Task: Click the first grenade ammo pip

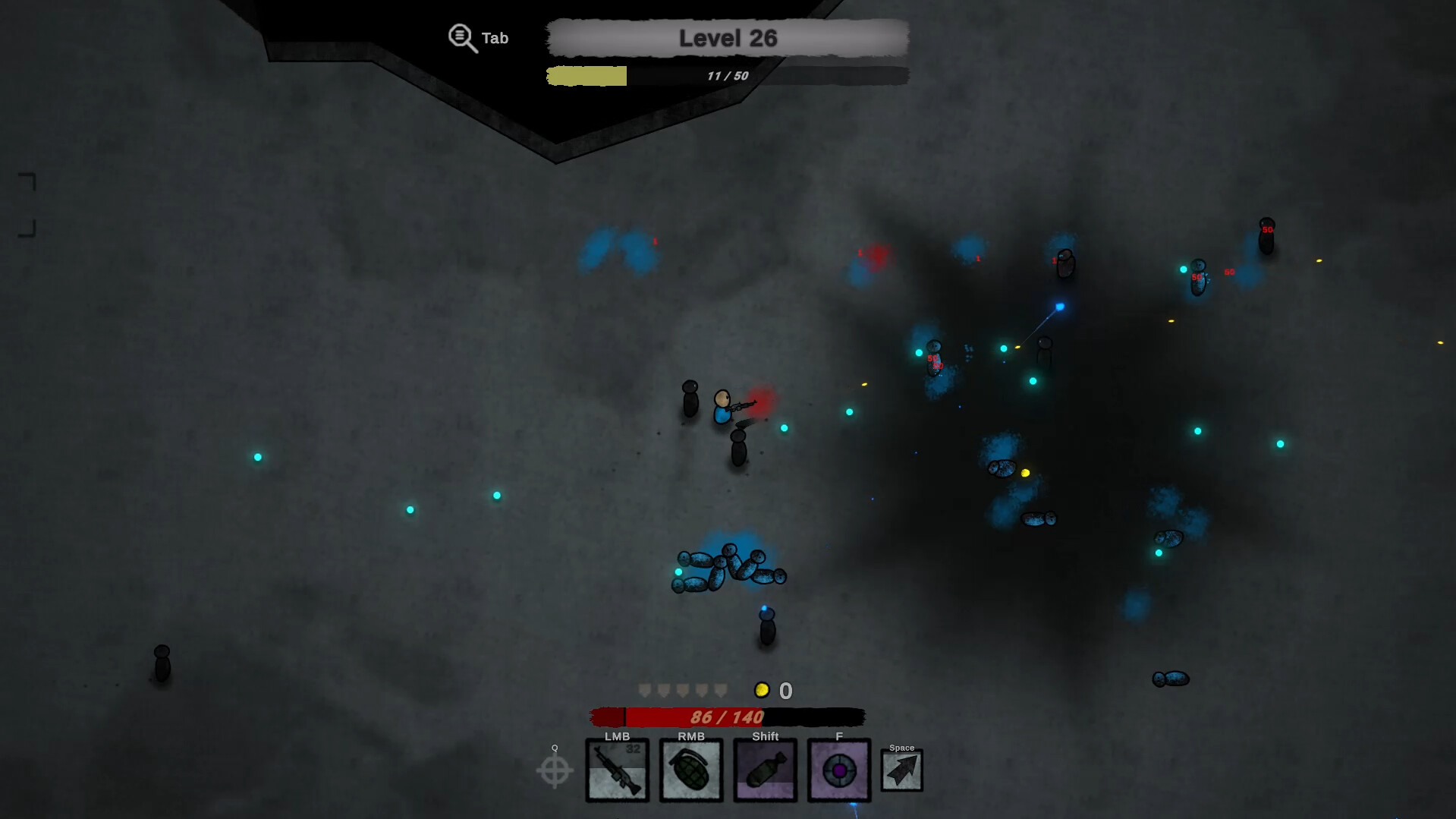Action: [644, 690]
